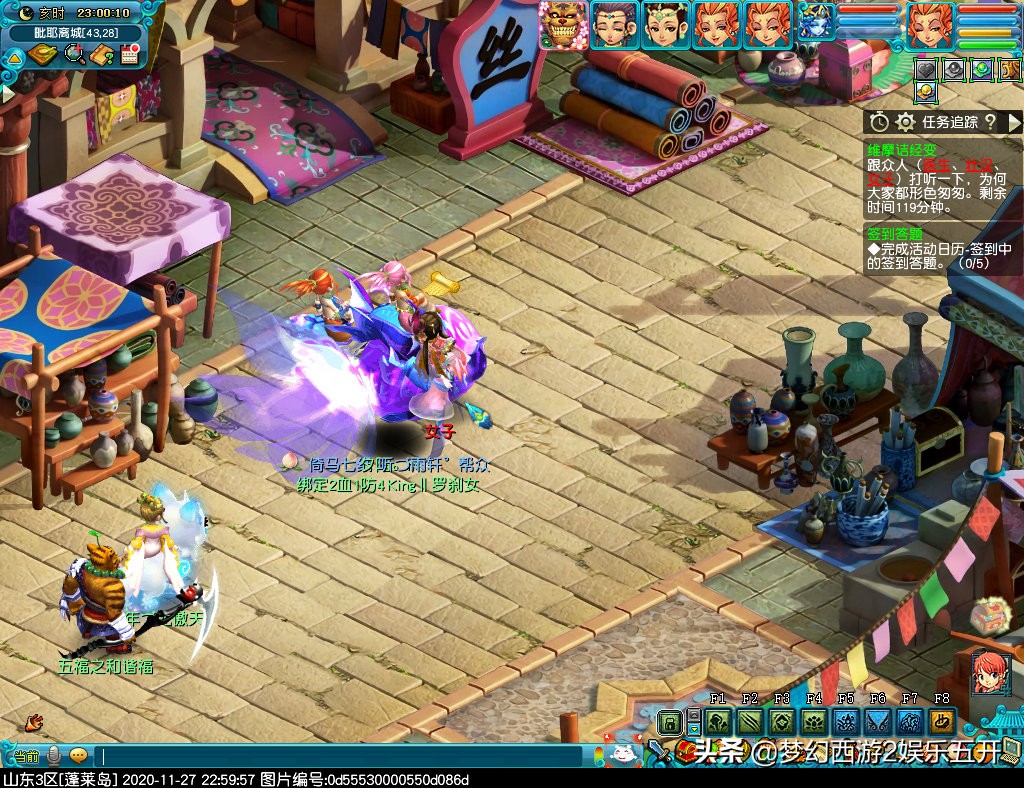Open the red-haired girl portrait near bottom-right

coord(988,671)
